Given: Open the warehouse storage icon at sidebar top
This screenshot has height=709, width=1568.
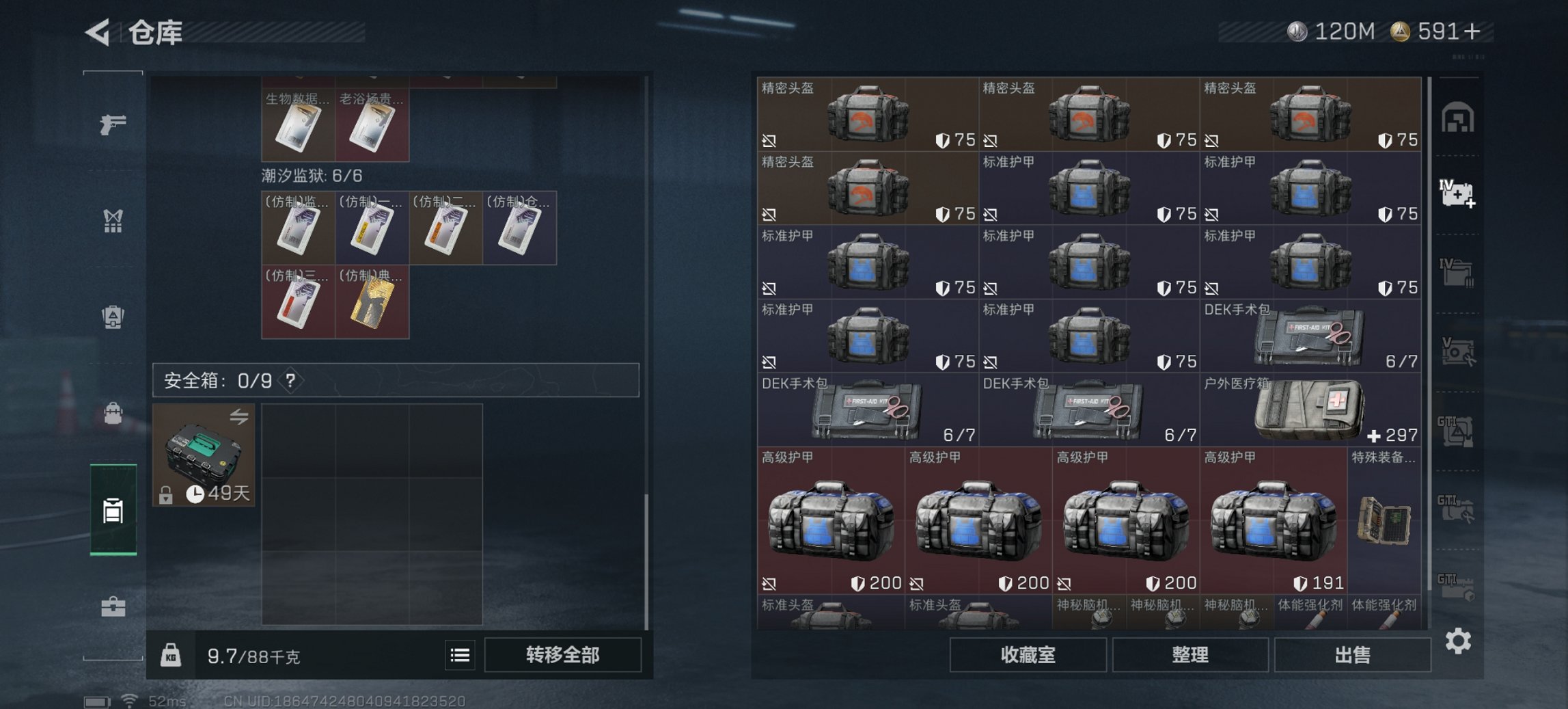Looking at the screenshot, I should (x=1459, y=116).
